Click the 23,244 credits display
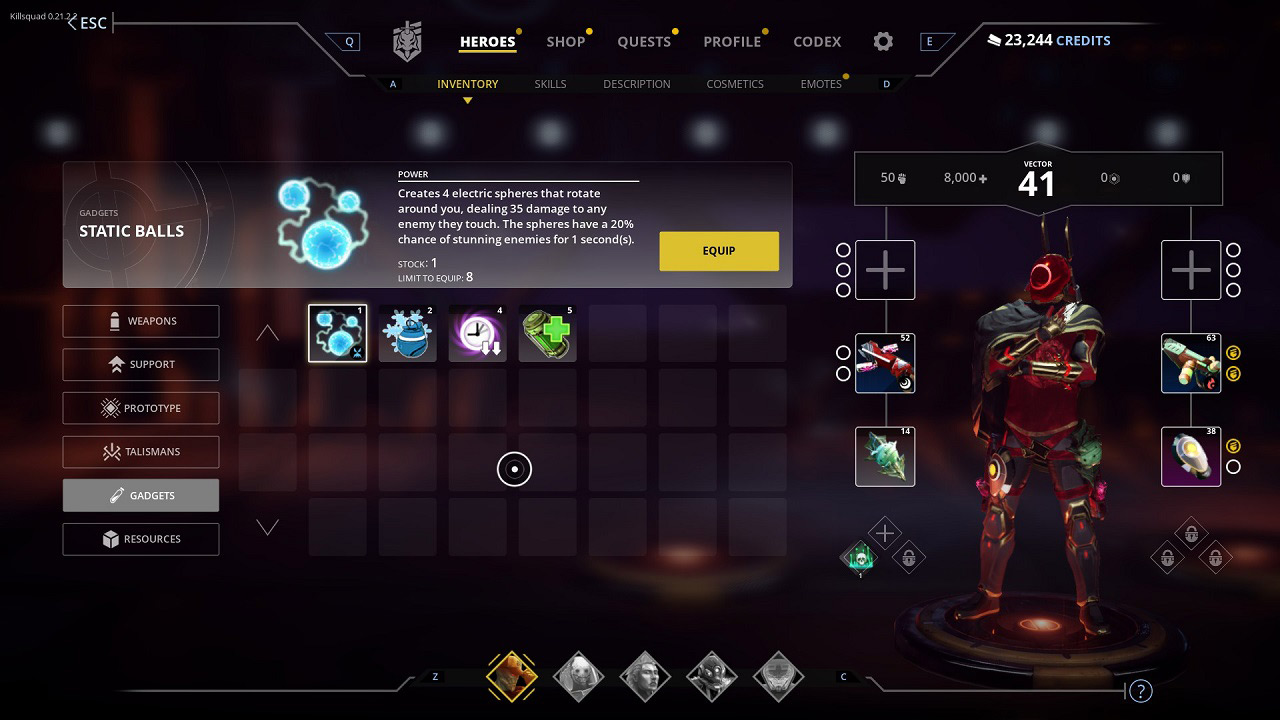 pyautogui.click(x=1049, y=40)
